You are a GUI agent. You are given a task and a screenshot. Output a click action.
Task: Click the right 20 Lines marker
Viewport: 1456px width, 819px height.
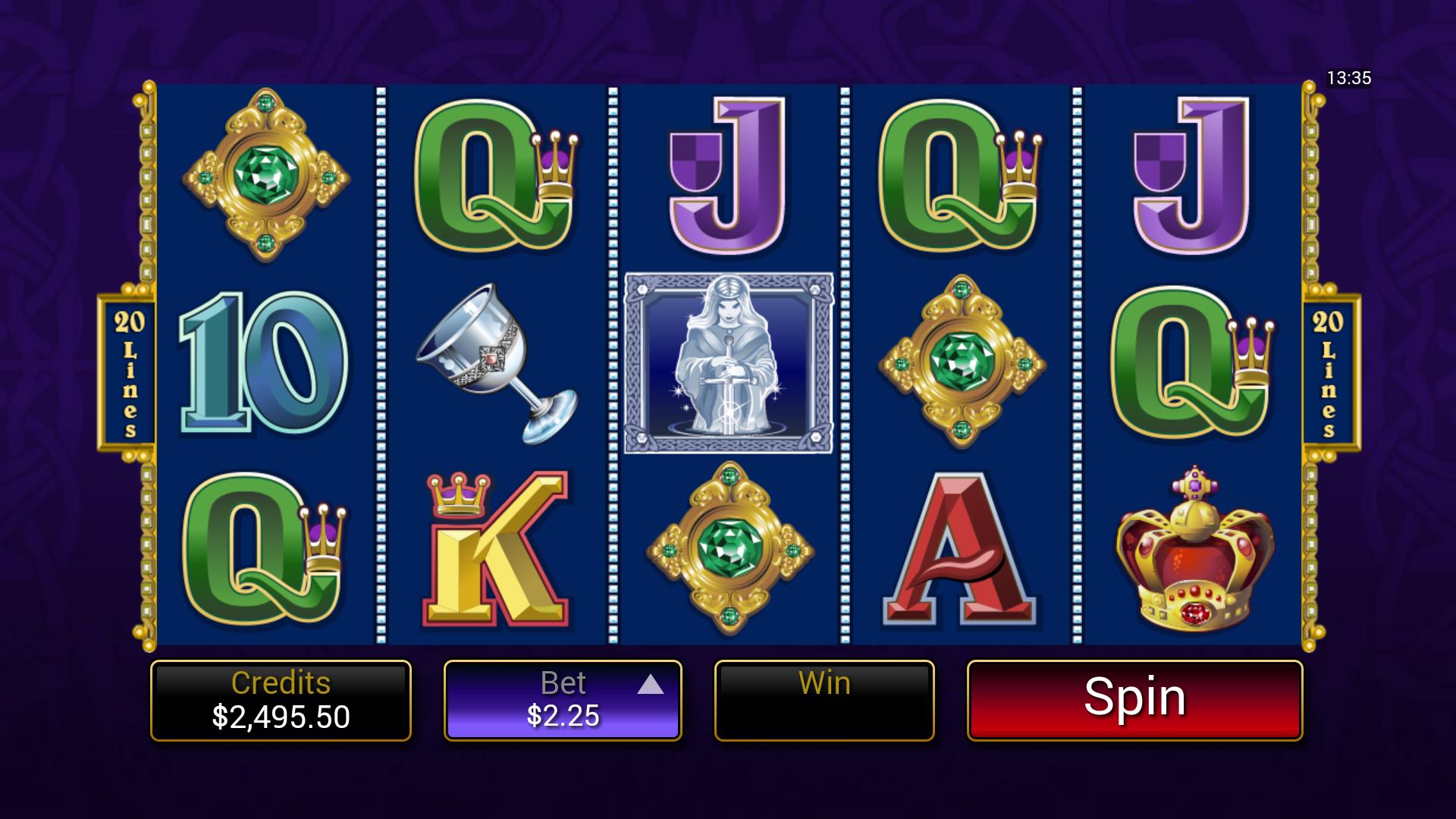pos(1329,372)
